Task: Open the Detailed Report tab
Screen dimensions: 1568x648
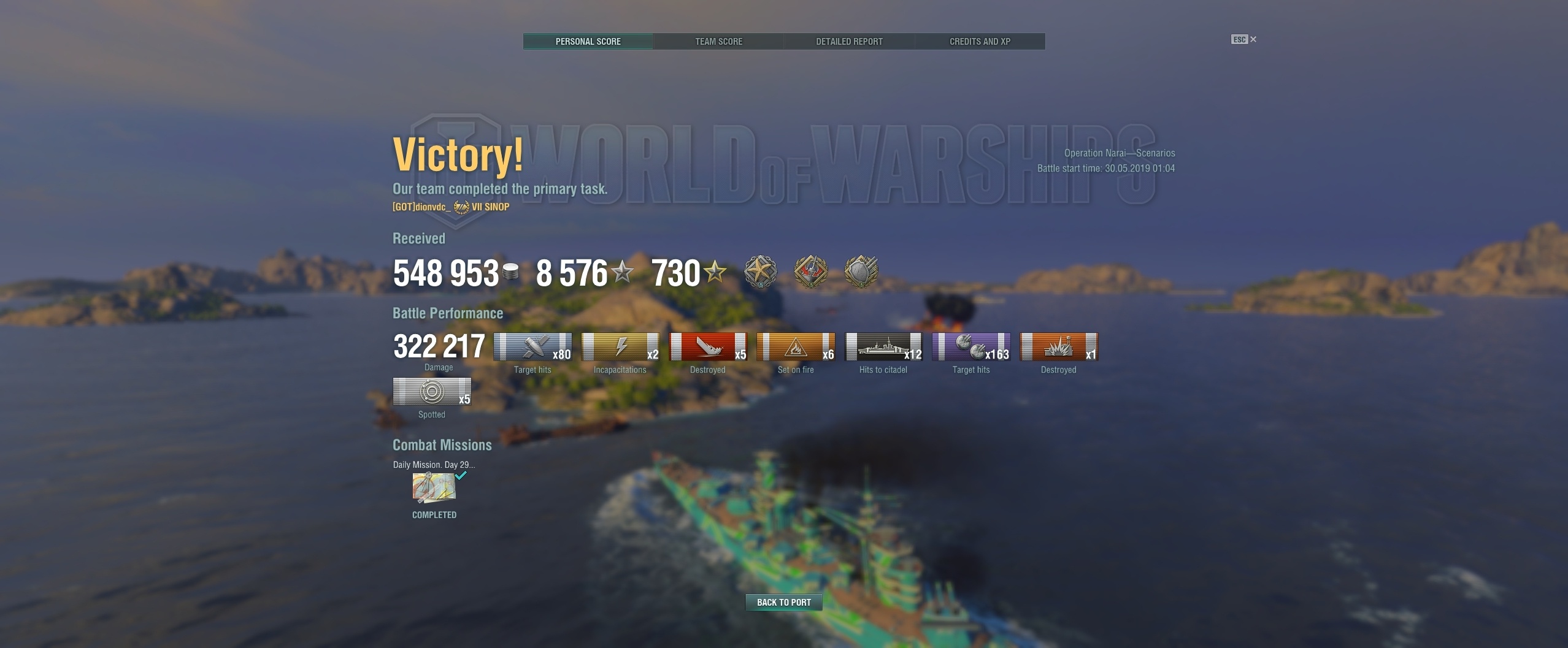Action: [849, 42]
